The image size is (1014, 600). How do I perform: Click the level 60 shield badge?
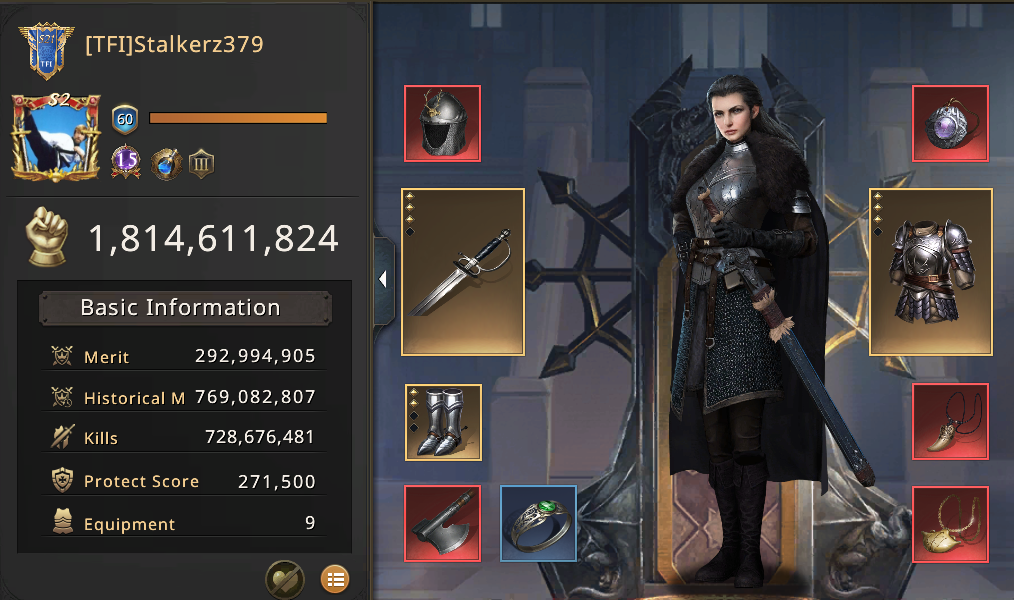[125, 119]
